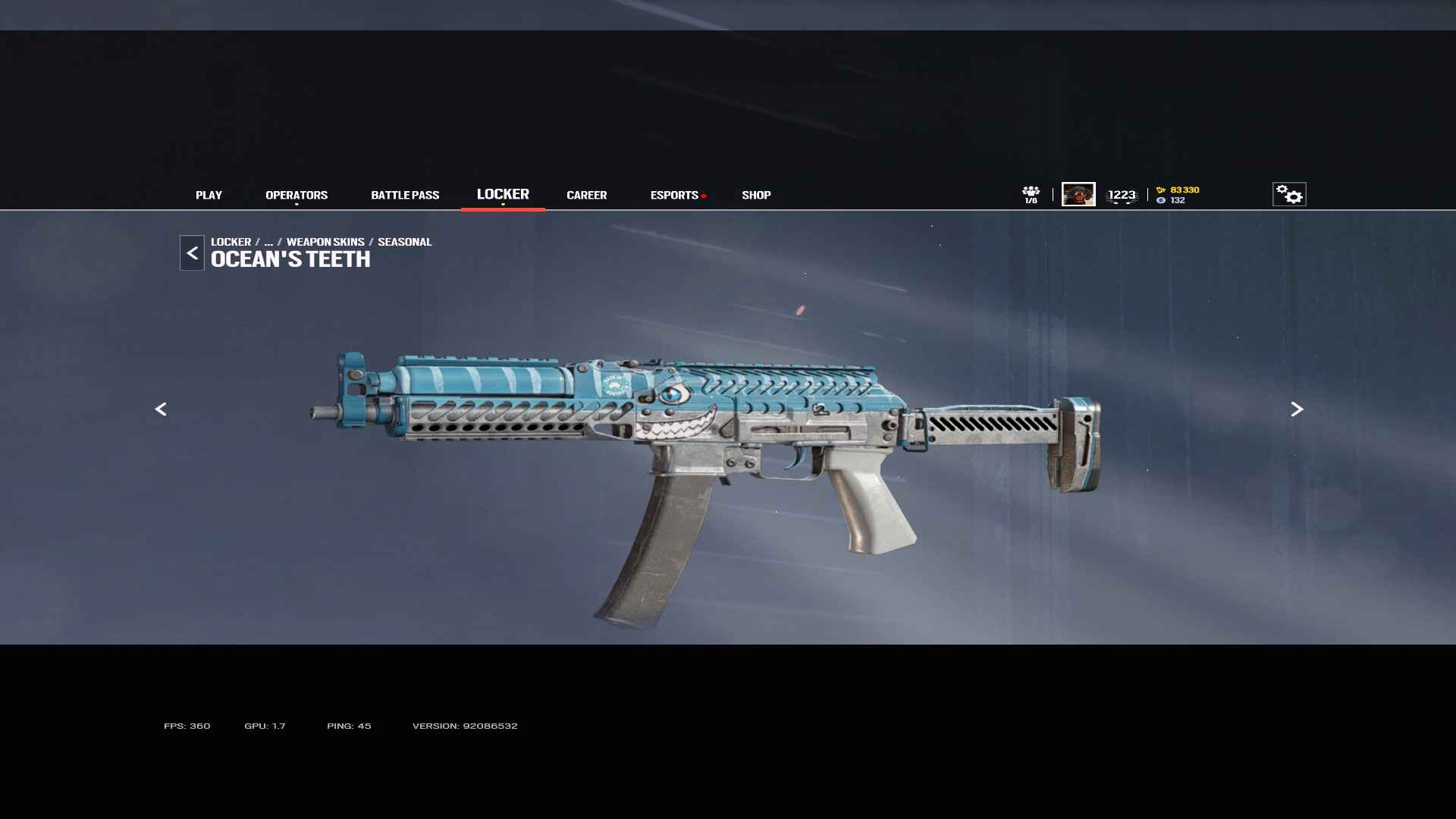Go to the Weapon Skins breadcrumb
The image size is (1456, 819).
[x=325, y=242]
